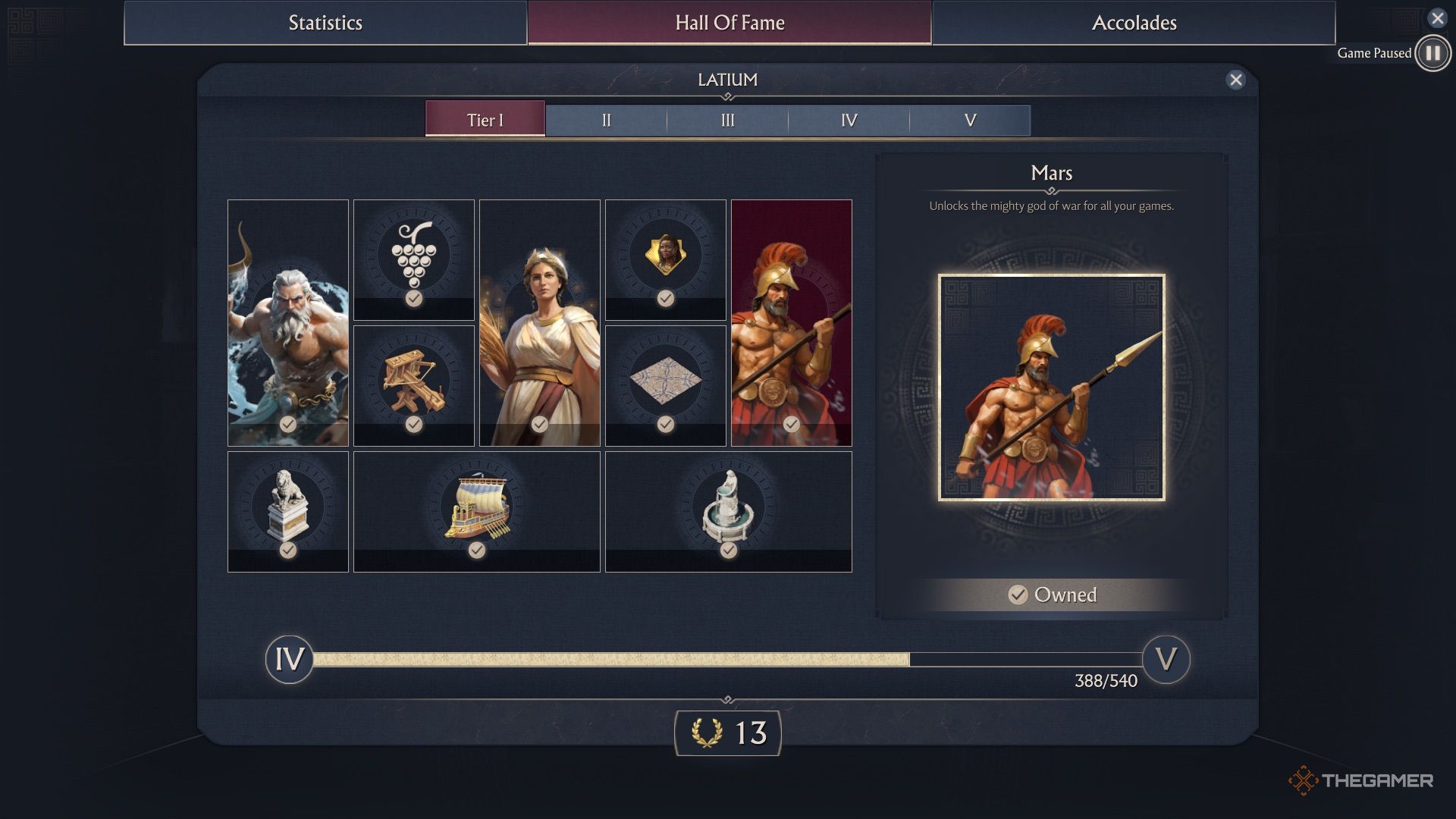Viewport: 1456px width, 819px height.
Task: Select the Hall Of Fame tab
Action: [x=730, y=23]
